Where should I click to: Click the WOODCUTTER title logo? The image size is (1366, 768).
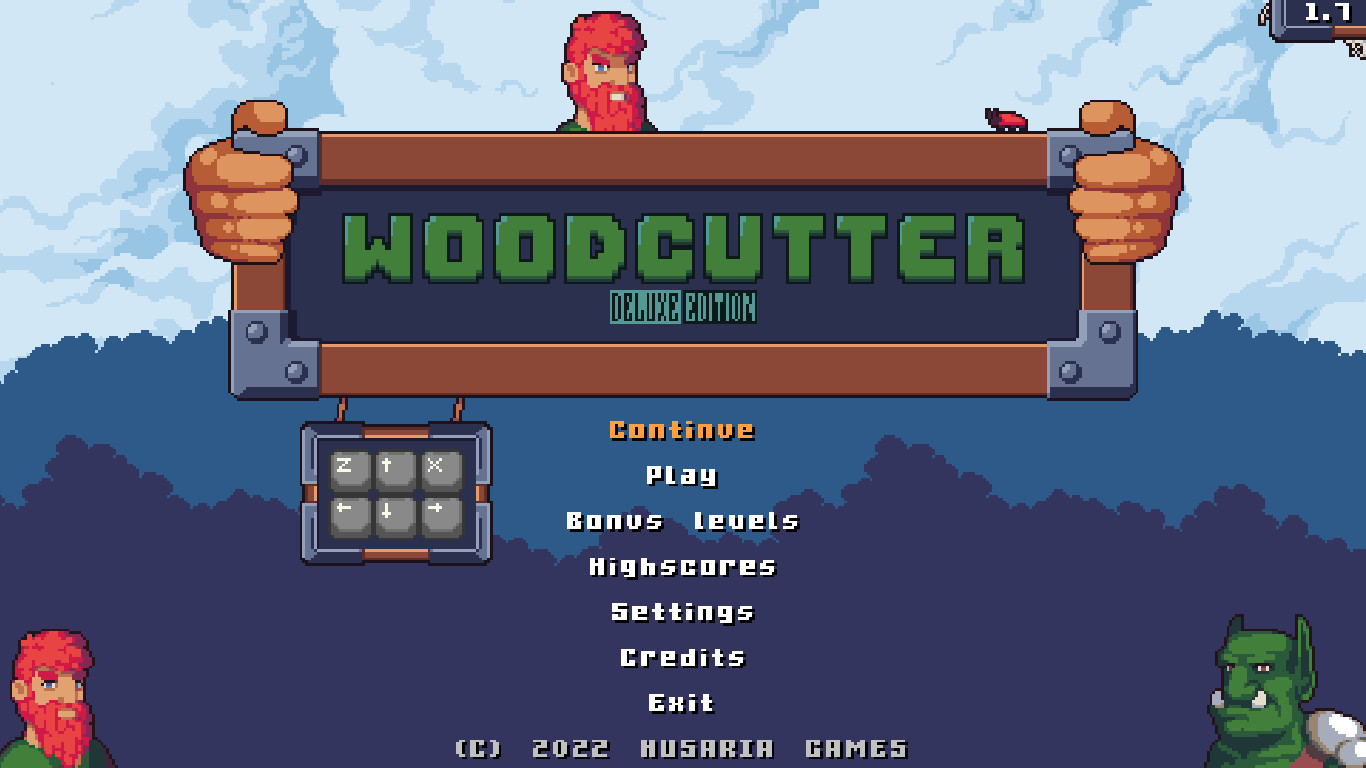683,245
